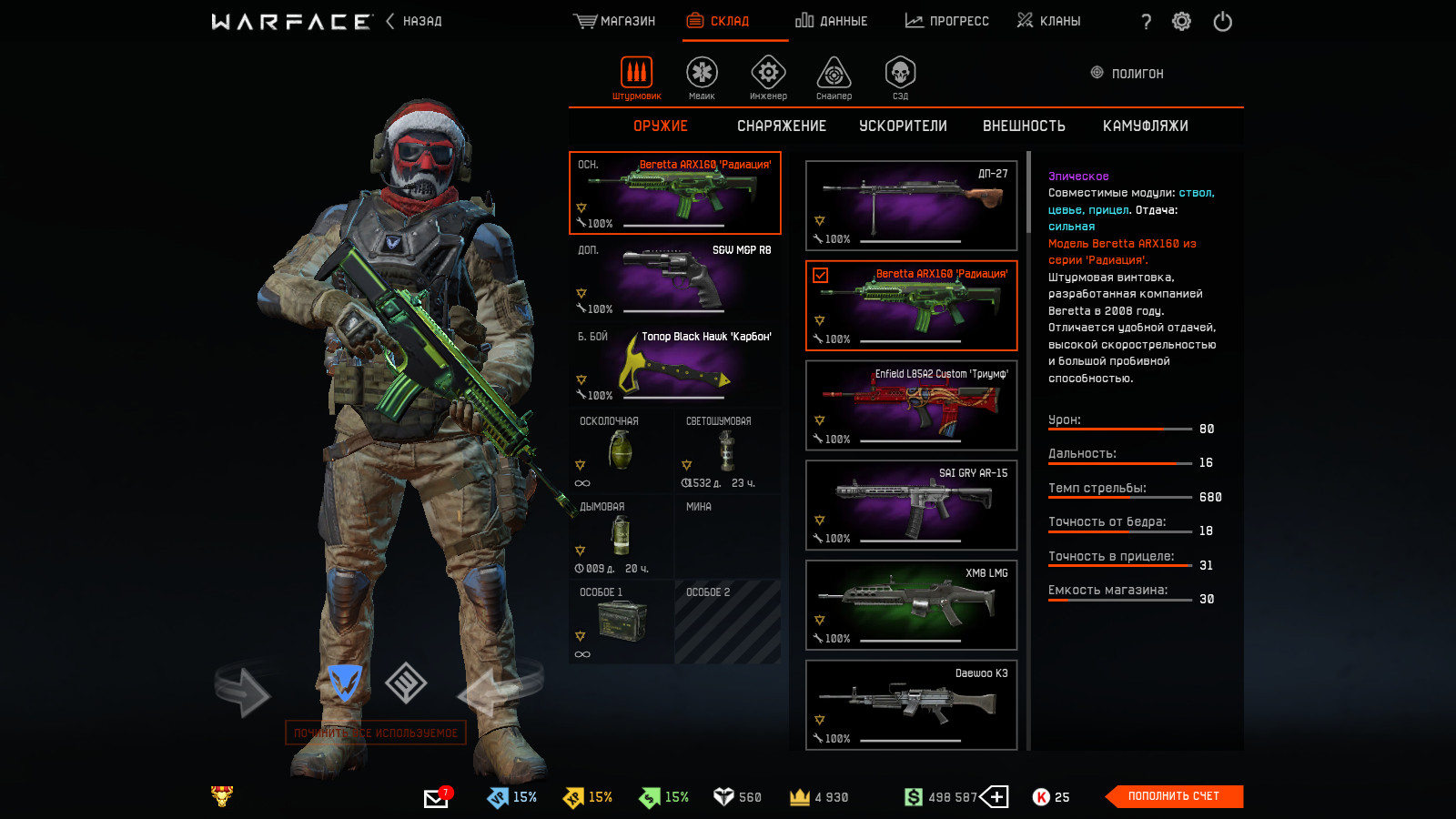Click the power exit icon
Viewport: 1456px width, 819px height.
click(1222, 22)
